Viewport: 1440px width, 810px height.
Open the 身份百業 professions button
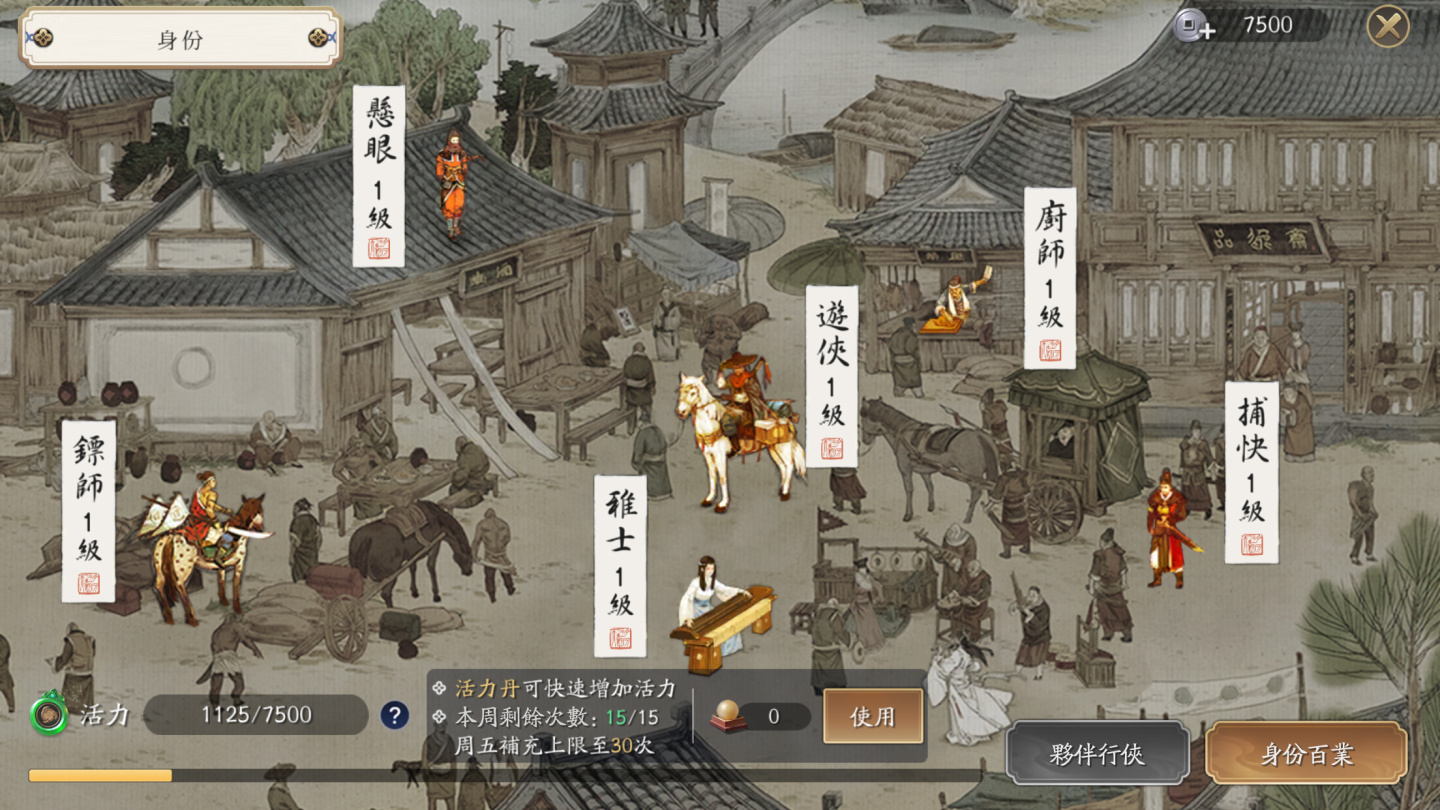coord(1306,754)
